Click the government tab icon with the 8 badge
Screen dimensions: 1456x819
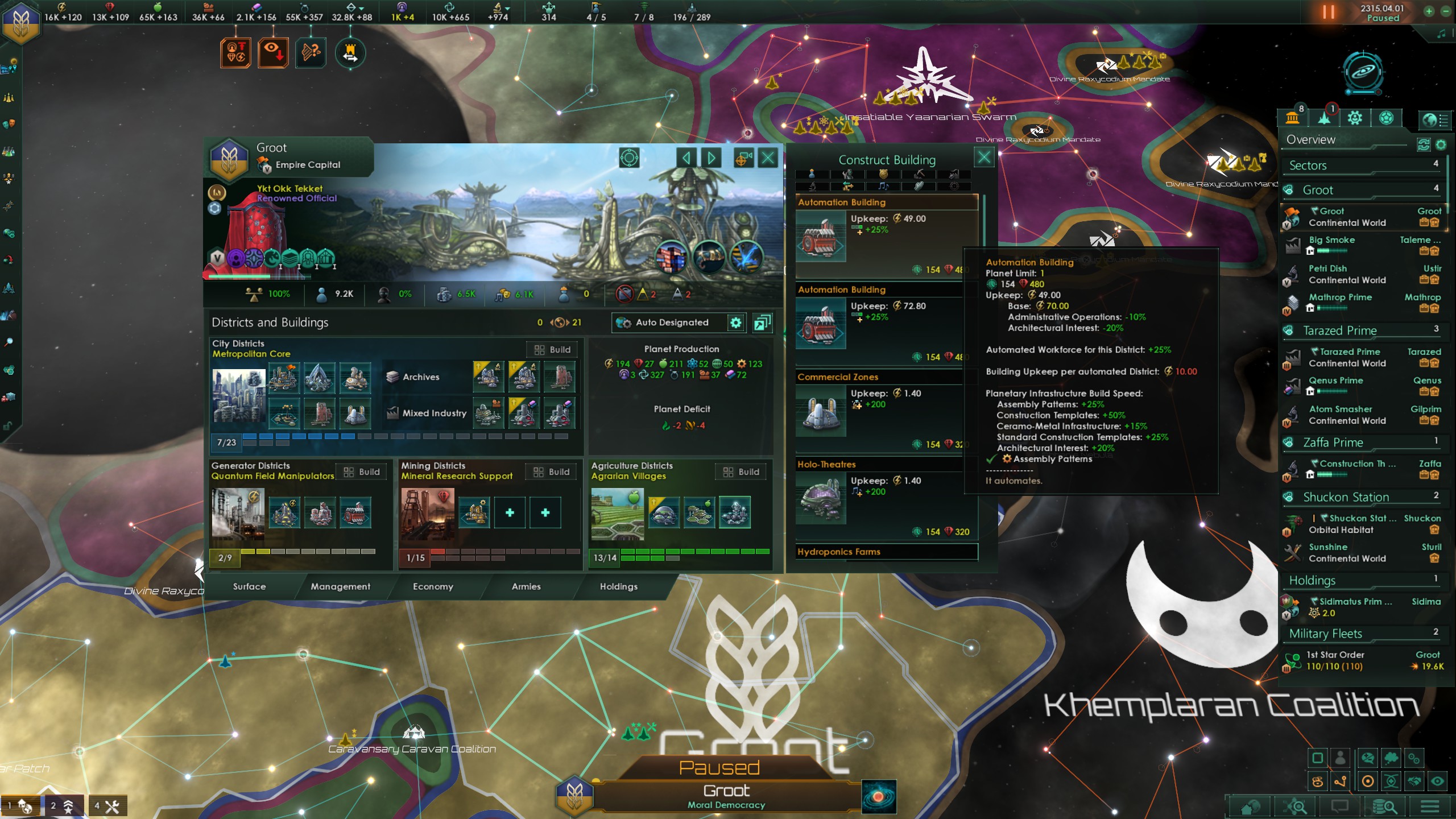click(1293, 118)
